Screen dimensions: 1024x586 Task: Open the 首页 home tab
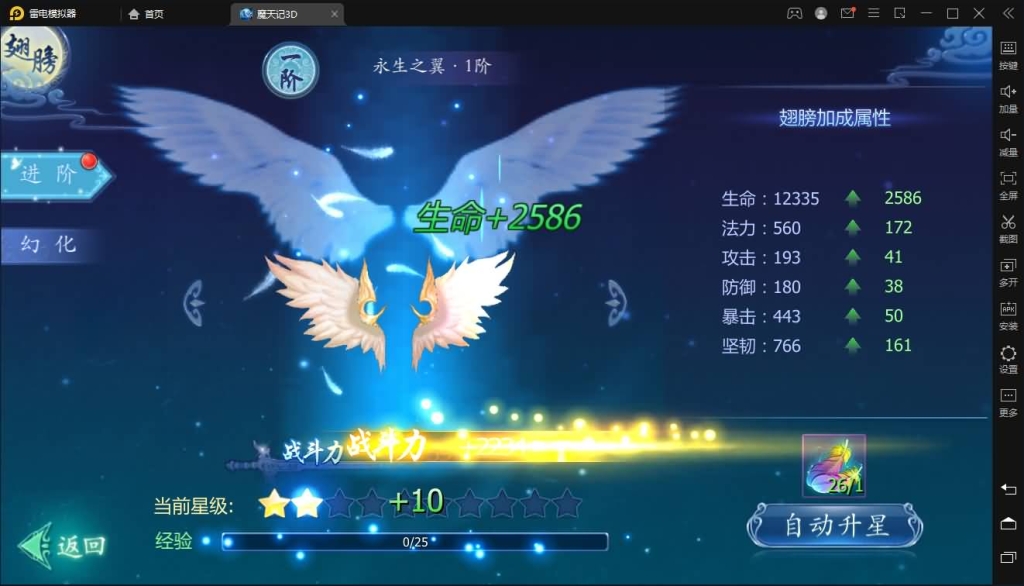click(146, 14)
